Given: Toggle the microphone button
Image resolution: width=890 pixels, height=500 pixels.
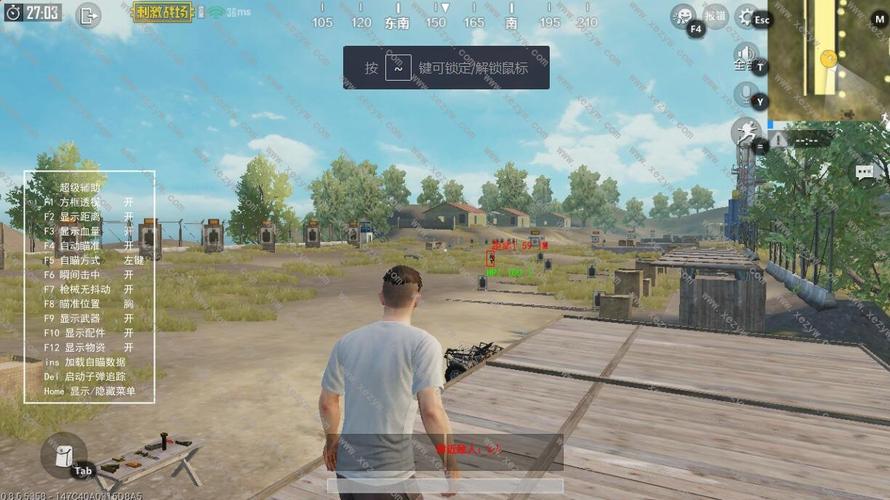Looking at the screenshot, I should 745,94.
